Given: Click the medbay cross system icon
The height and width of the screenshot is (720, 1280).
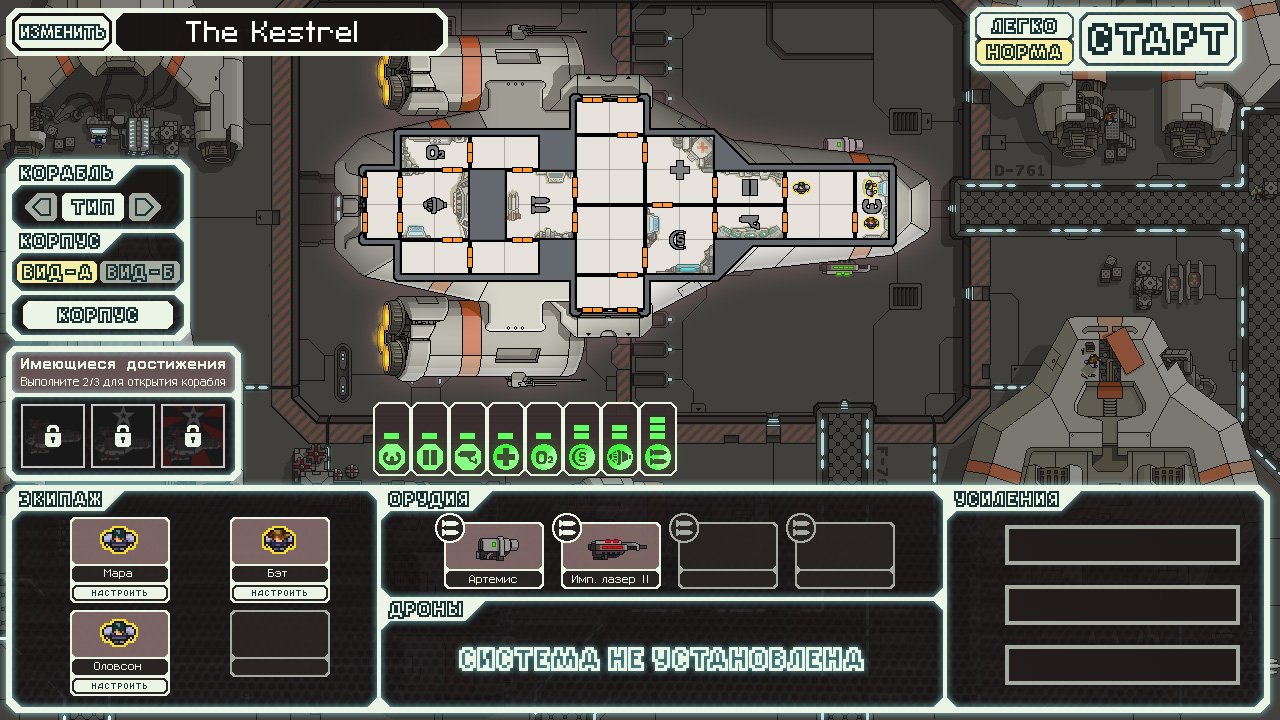Looking at the screenshot, I should click(504, 455).
